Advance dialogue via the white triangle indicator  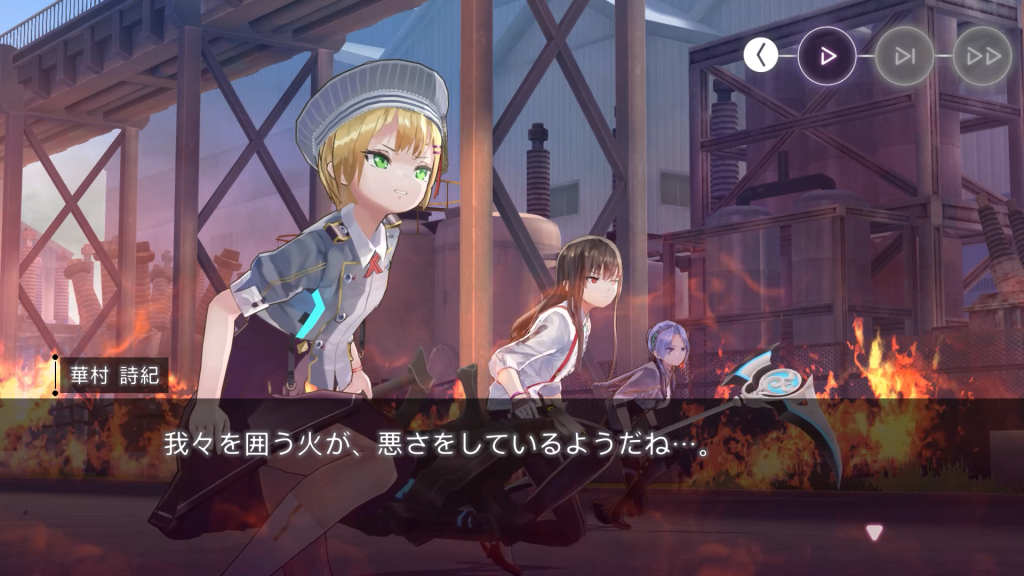point(875,533)
